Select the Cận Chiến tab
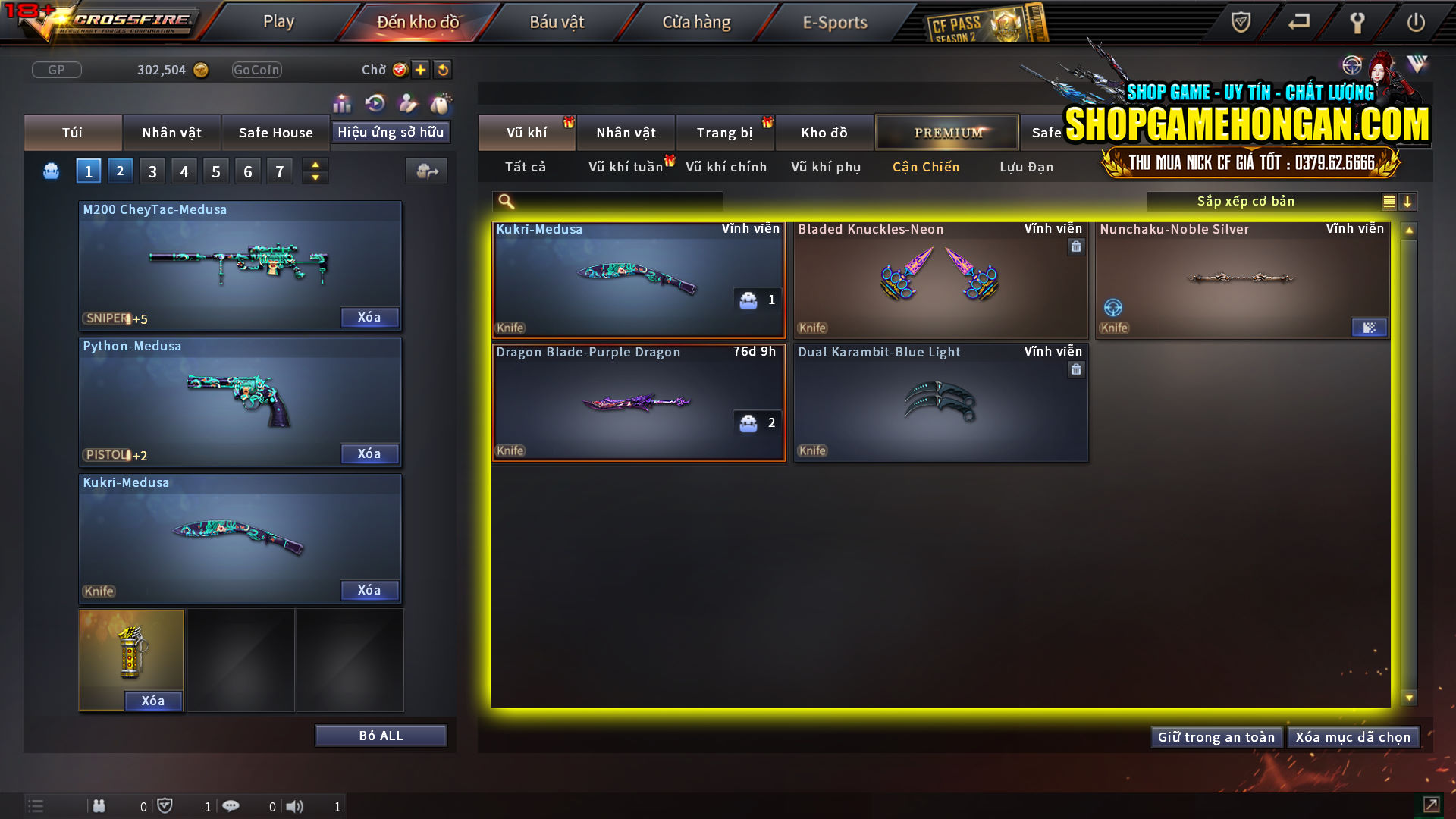Viewport: 1456px width, 819px height. (925, 167)
